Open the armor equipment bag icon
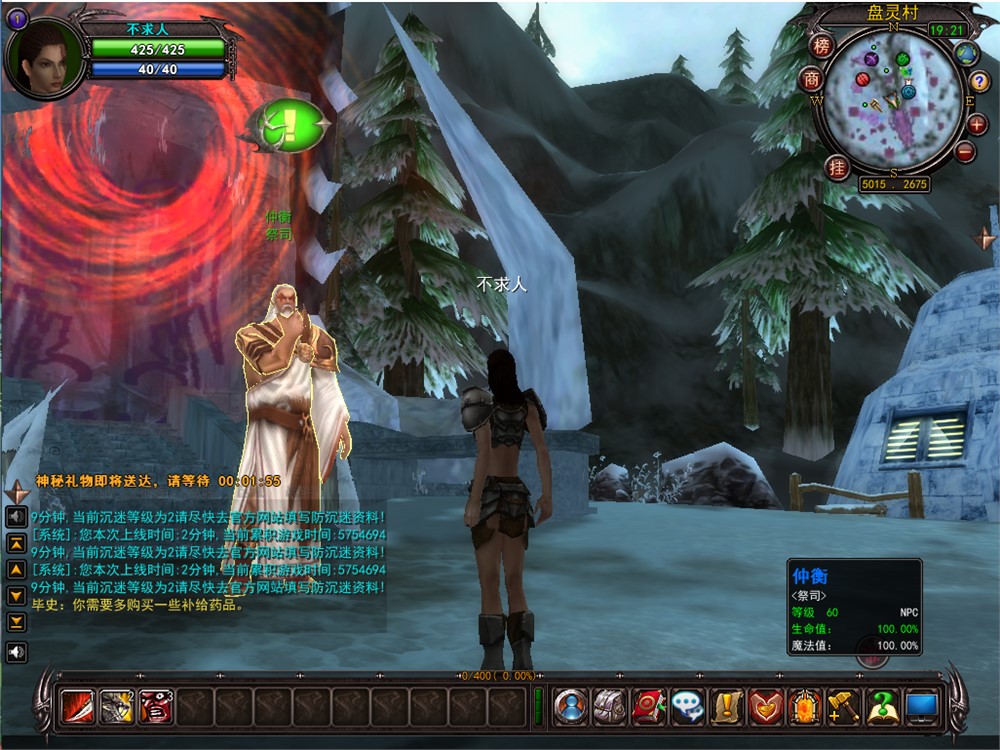Viewport: 1000px width, 750px height. [x=610, y=707]
